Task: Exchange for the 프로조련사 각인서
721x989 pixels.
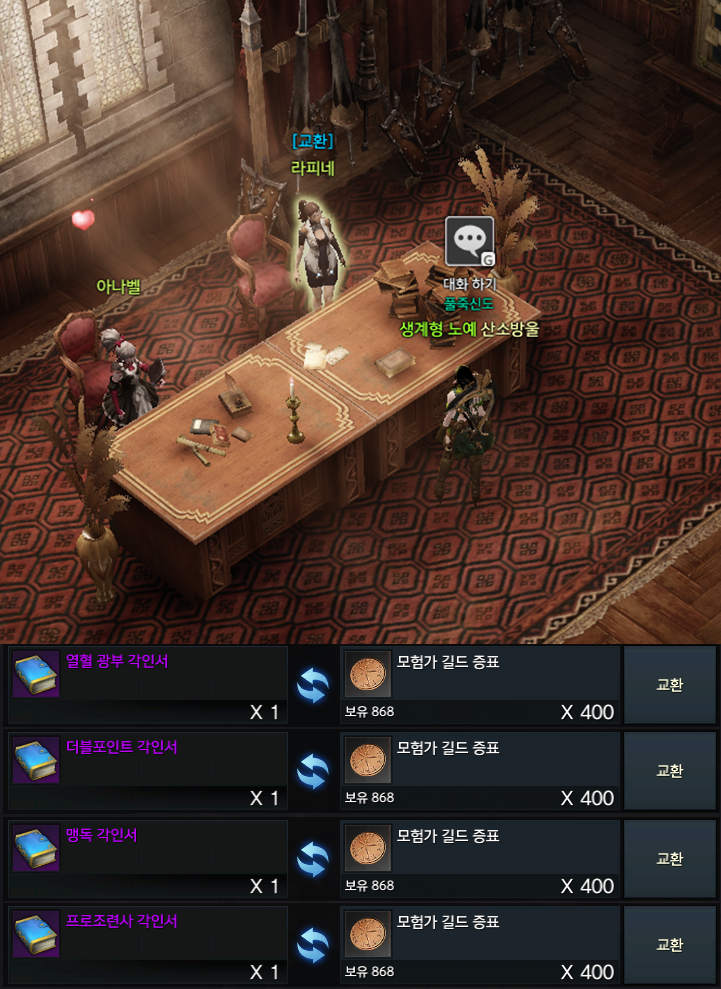Action: coord(669,944)
